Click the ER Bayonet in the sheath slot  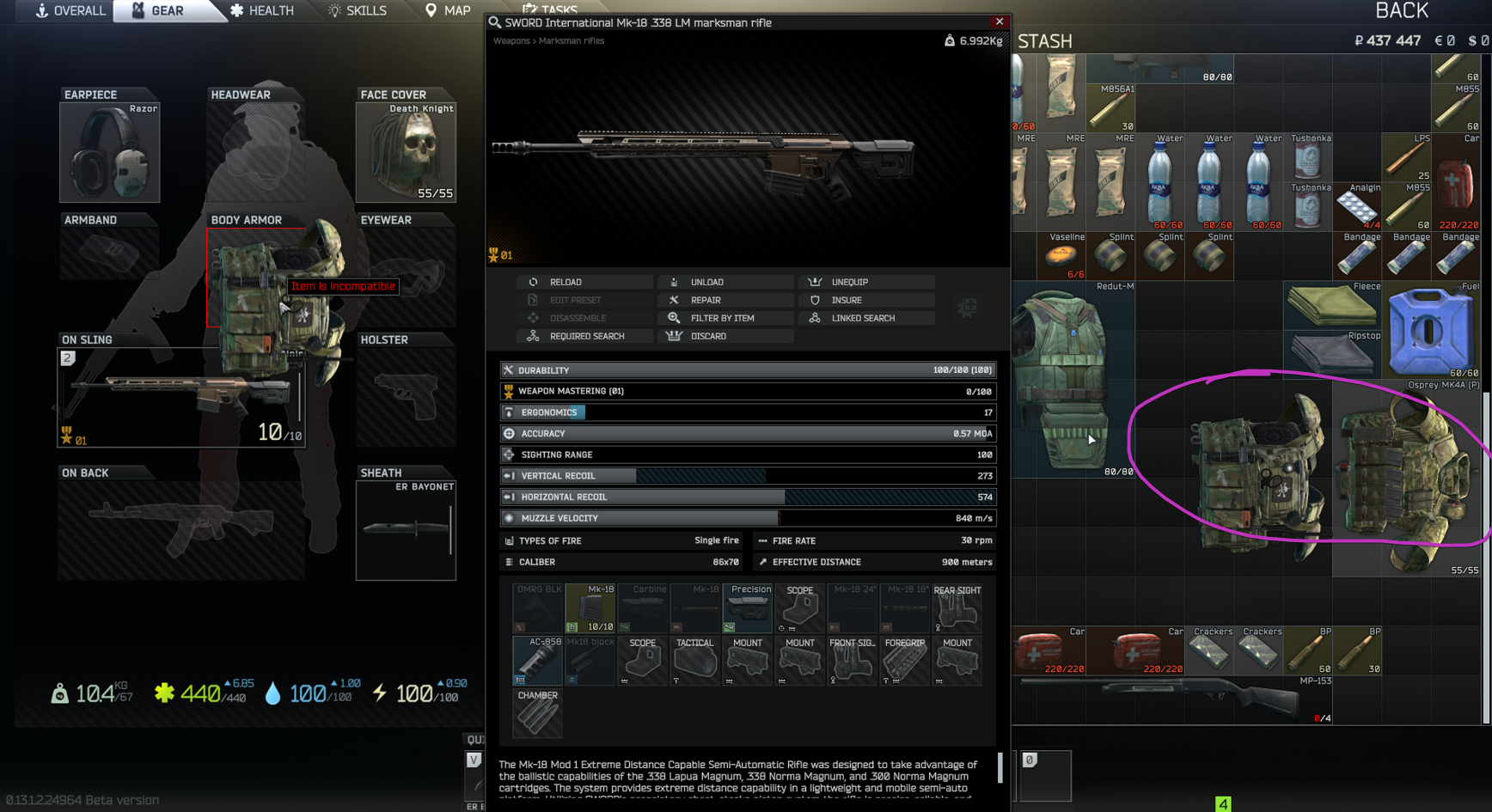click(x=406, y=529)
